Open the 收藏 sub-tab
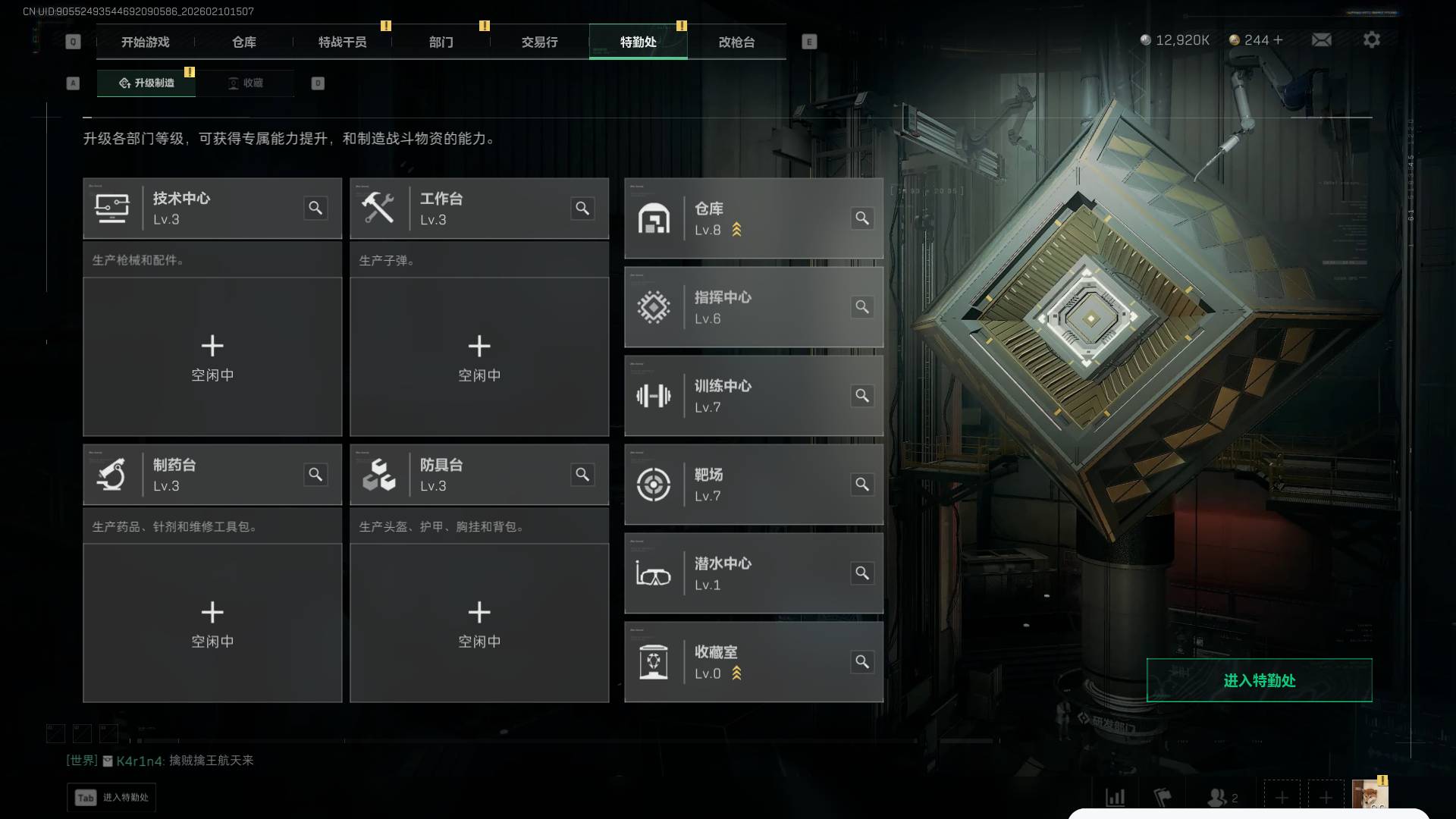 tap(246, 83)
